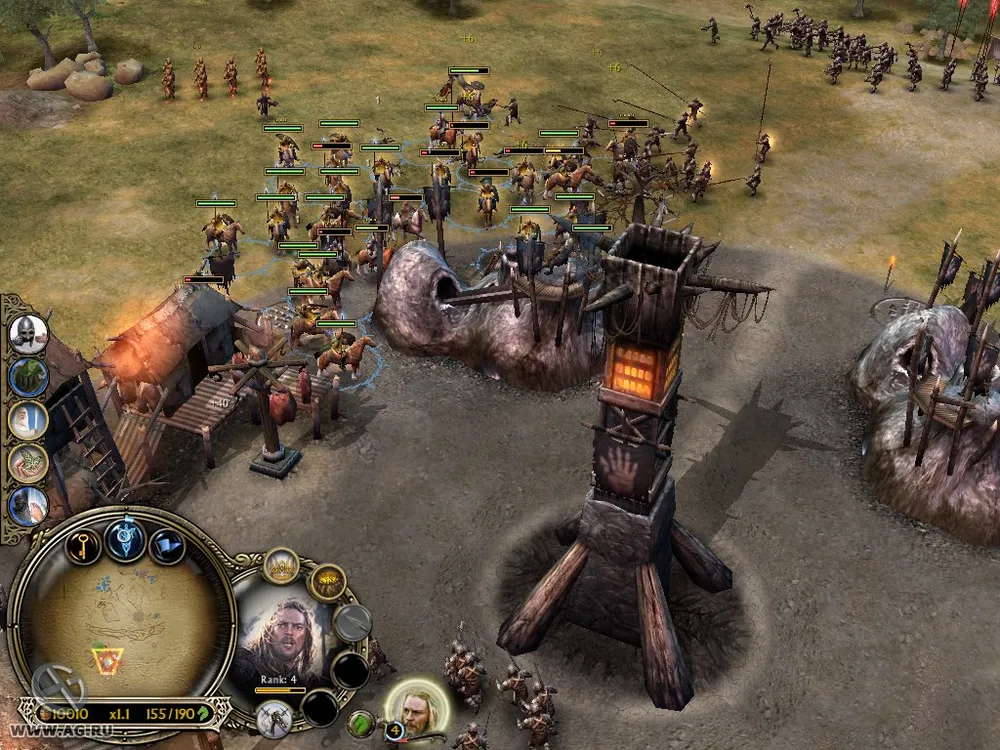Trigger the grey spear ability

(352, 622)
